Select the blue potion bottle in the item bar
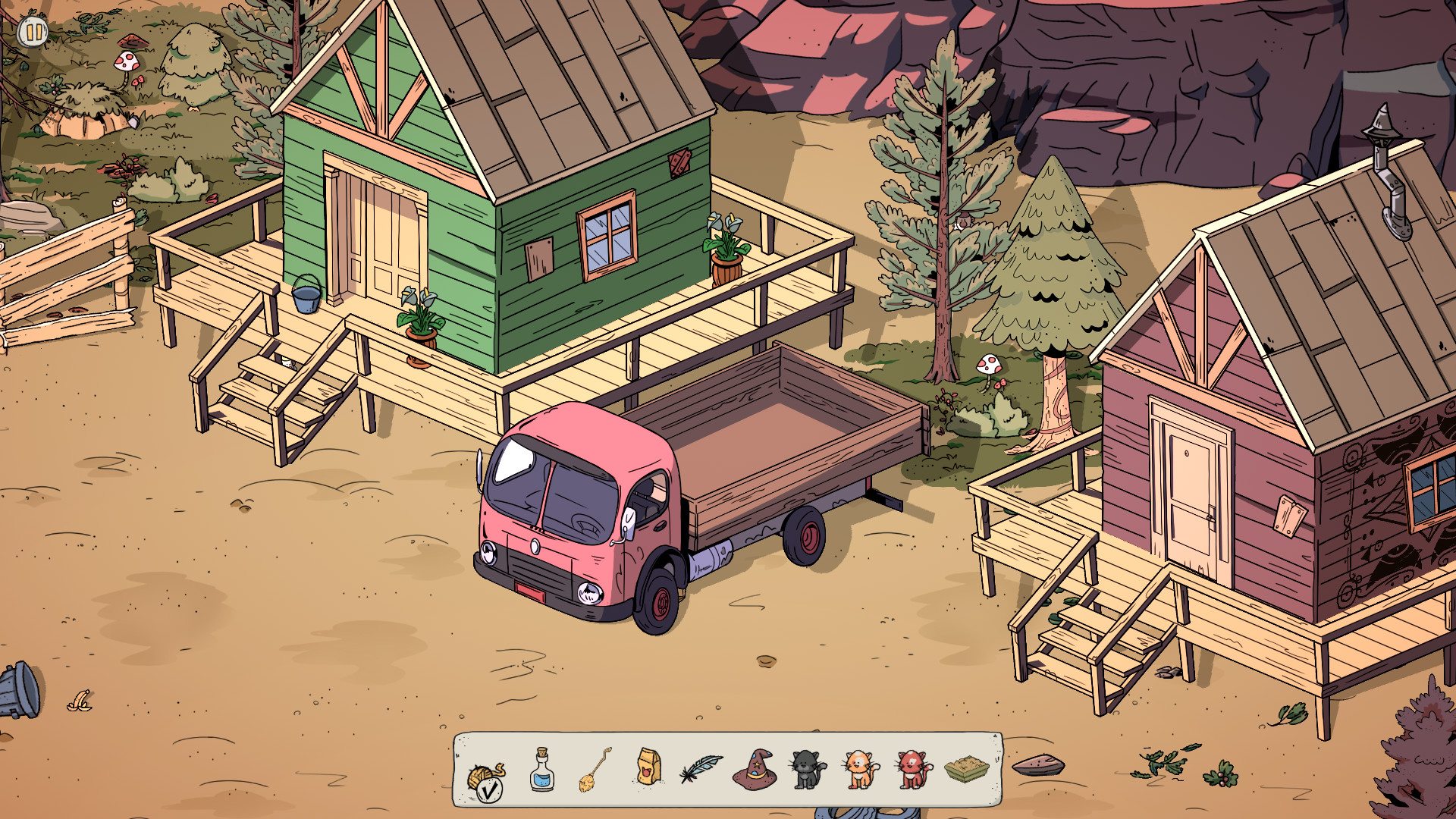This screenshot has width=1456, height=819. click(541, 770)
